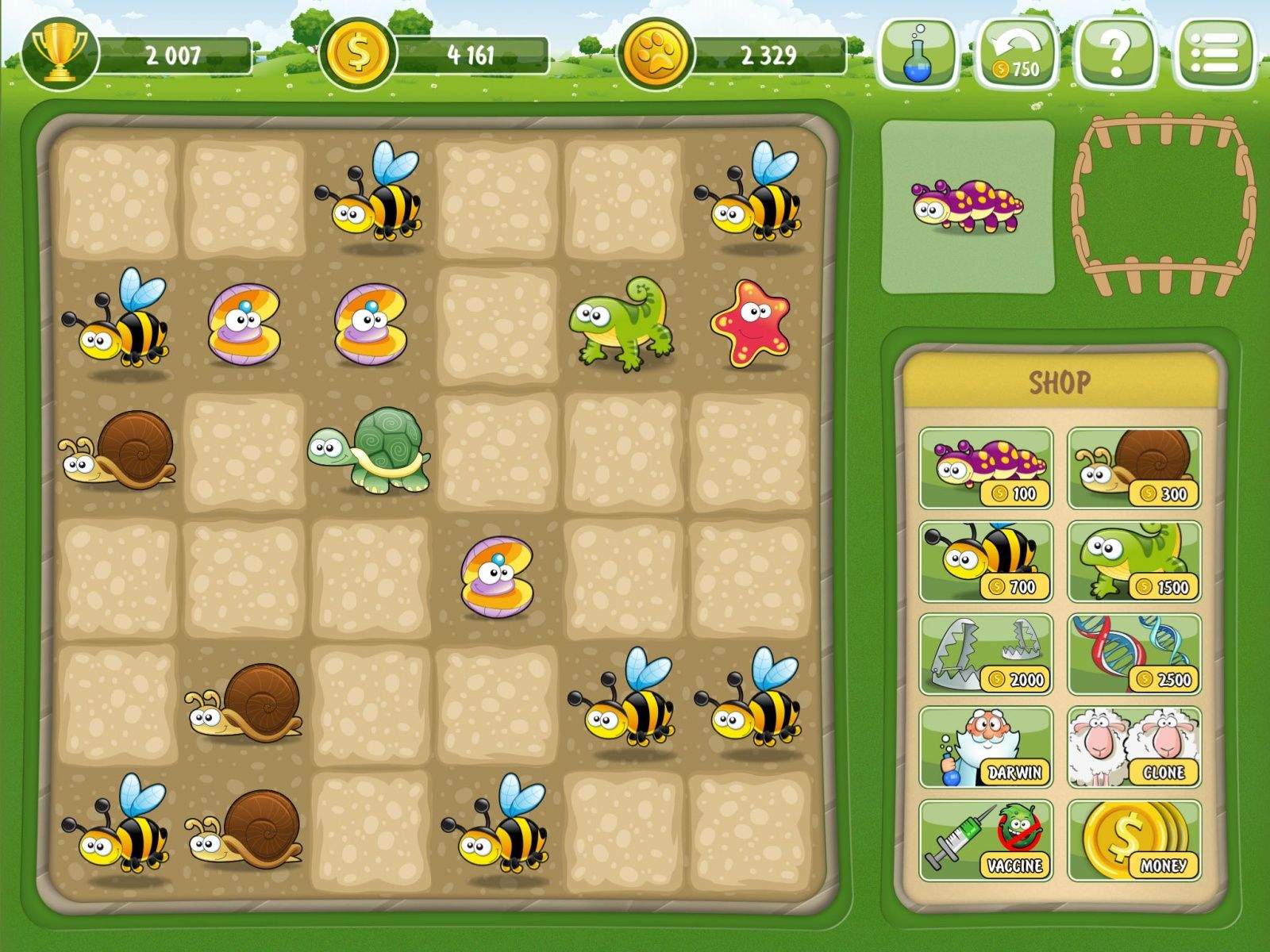The image size is (1270, 952).
Task: Purchase the green lizard for 1500
Action: coord(1134,561)
